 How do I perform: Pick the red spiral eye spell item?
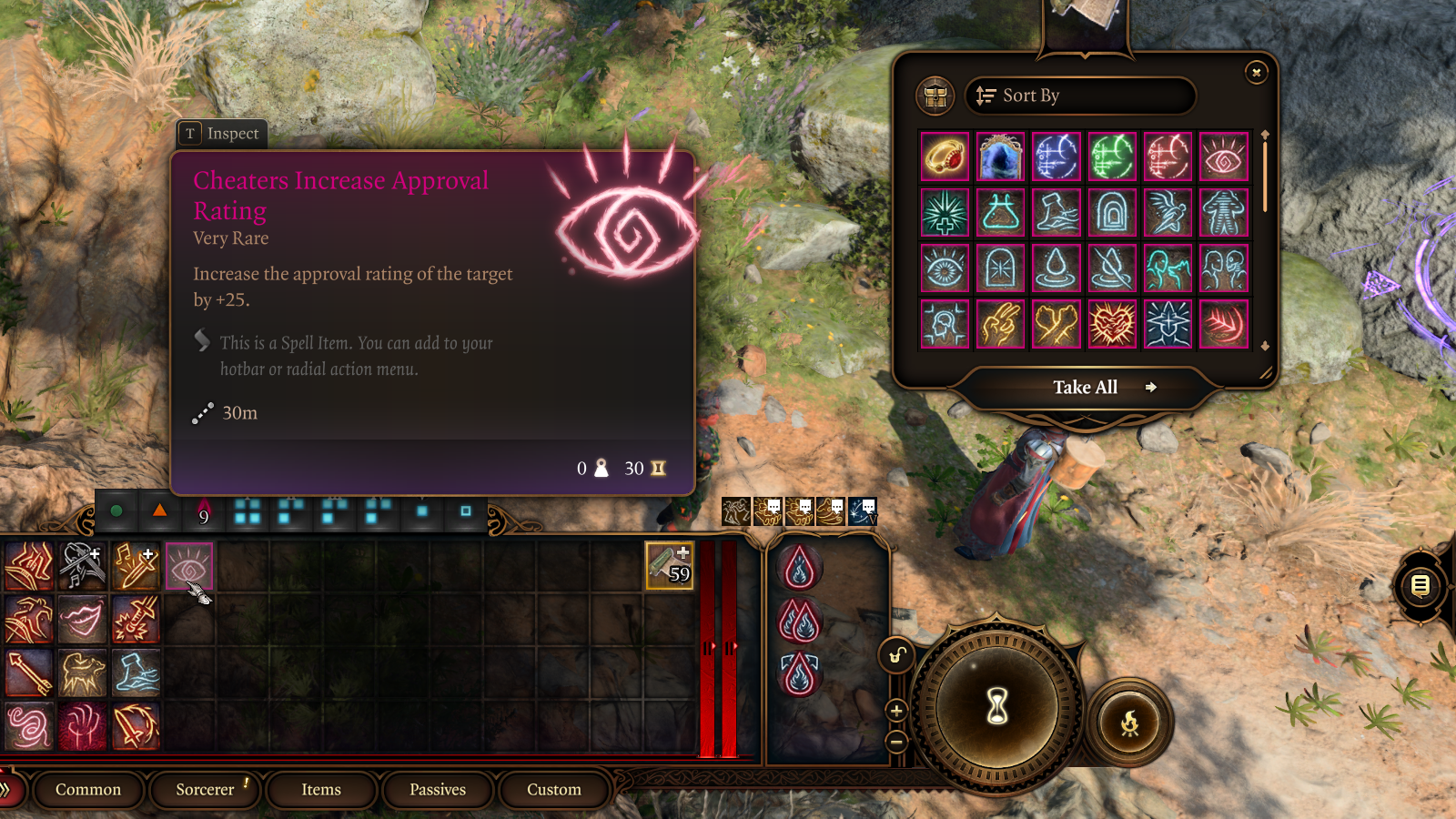click(x=1224, y=157)
